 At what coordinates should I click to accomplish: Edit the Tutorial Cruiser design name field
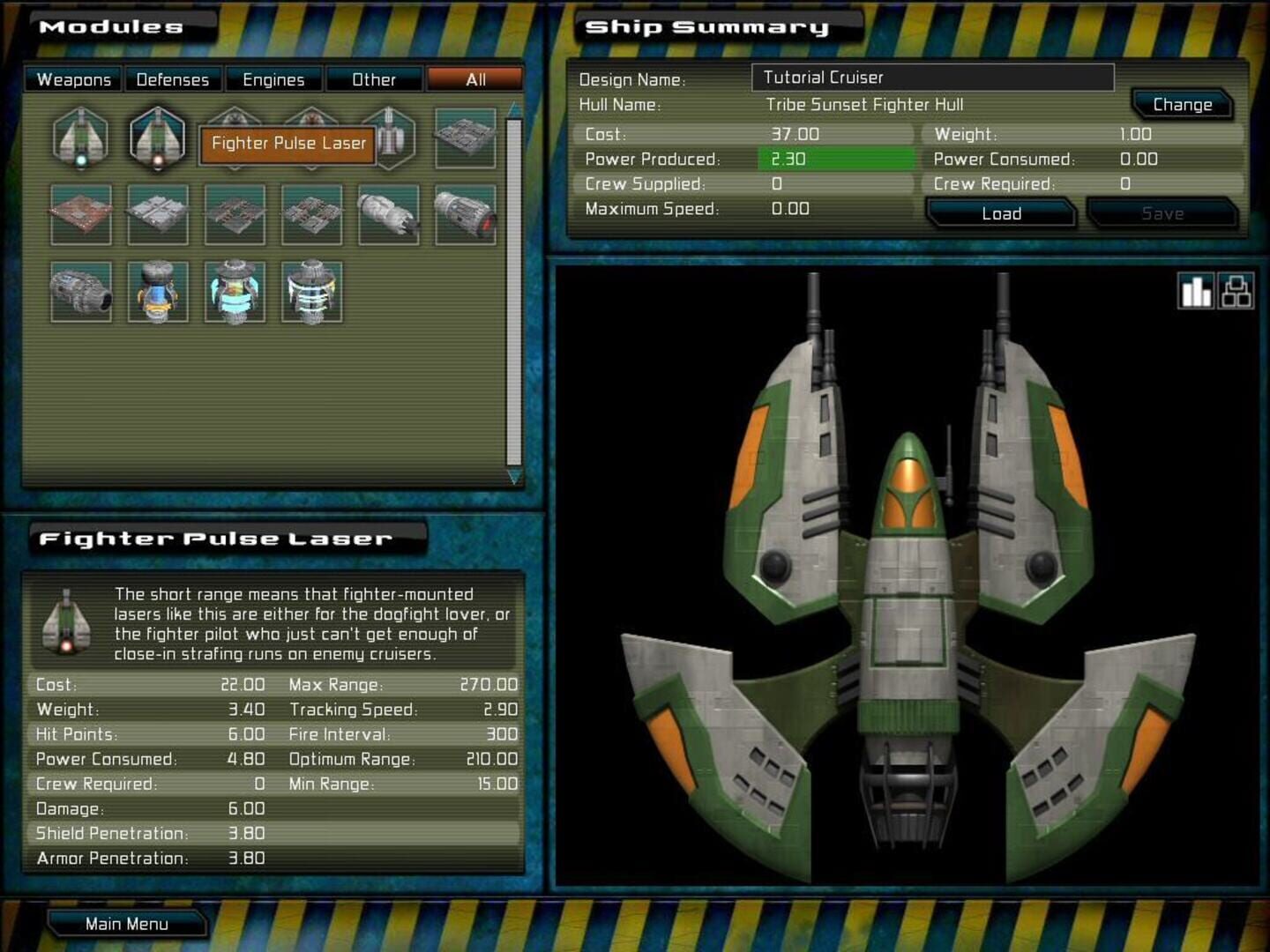pos(930,78)
